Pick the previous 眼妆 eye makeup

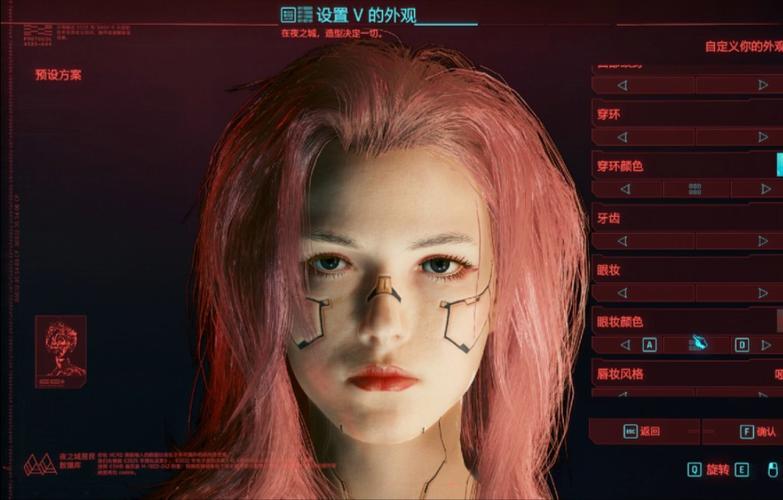[624, 293]
